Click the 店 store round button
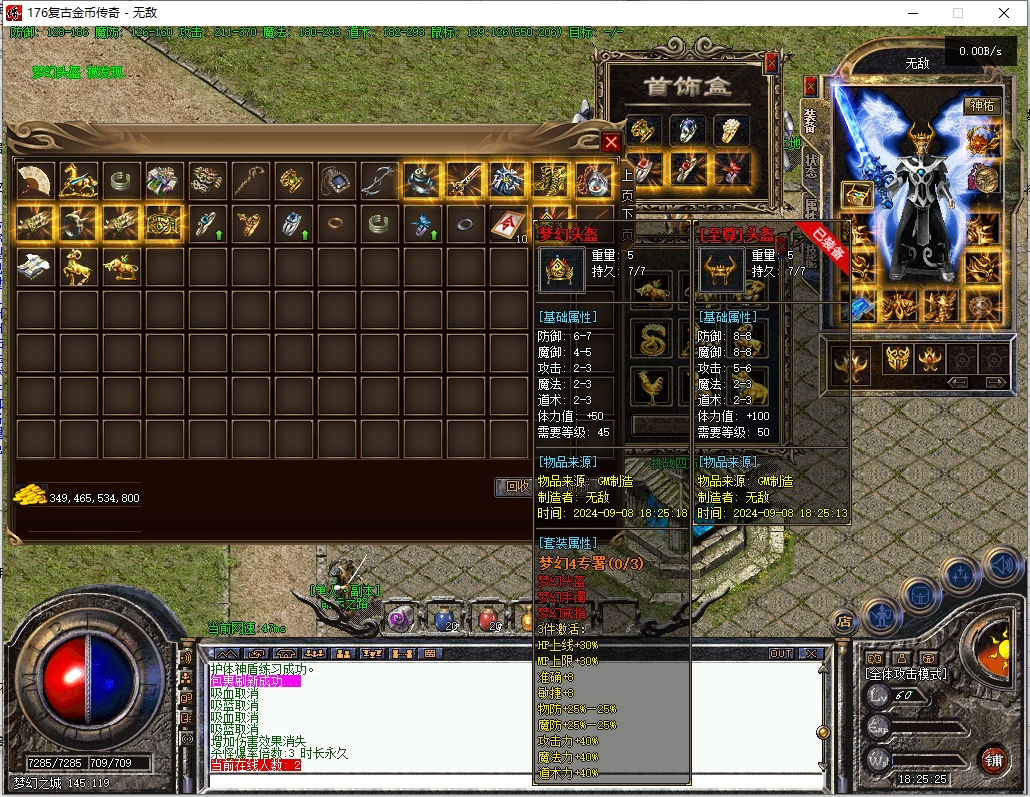 843,620
